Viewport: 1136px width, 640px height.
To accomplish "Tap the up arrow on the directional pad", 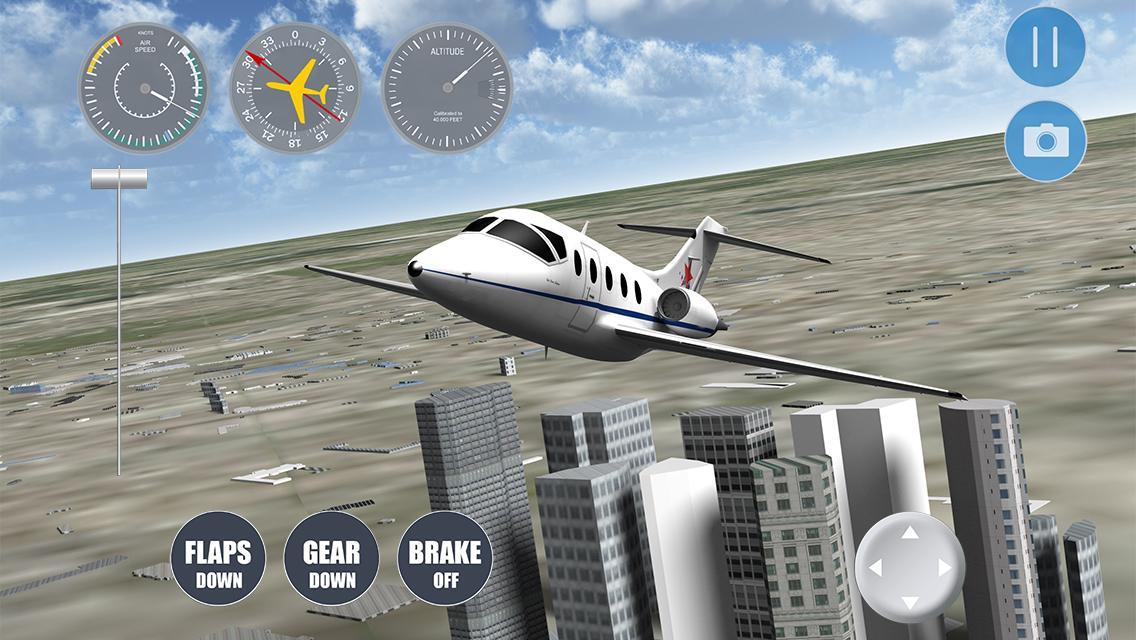I will point(910,533).
